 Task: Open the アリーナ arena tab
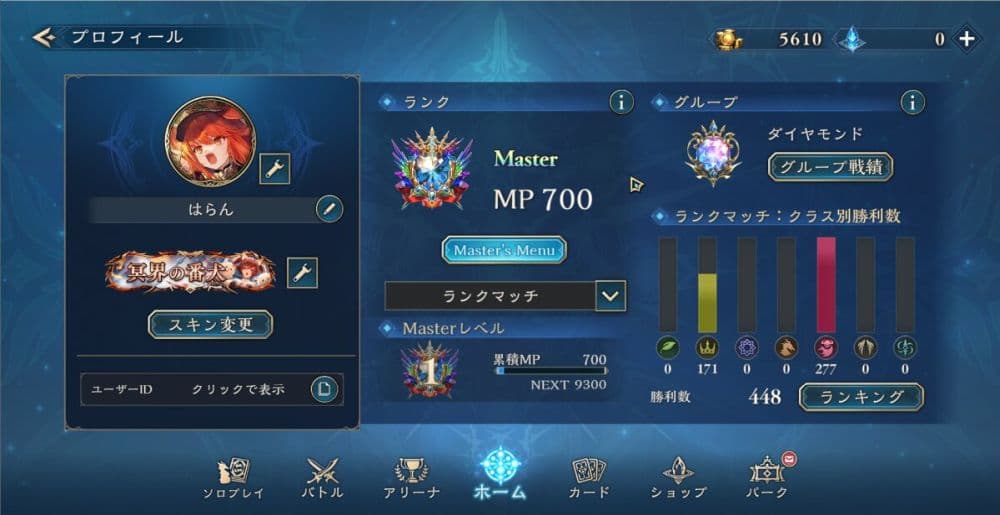(412, 477)
